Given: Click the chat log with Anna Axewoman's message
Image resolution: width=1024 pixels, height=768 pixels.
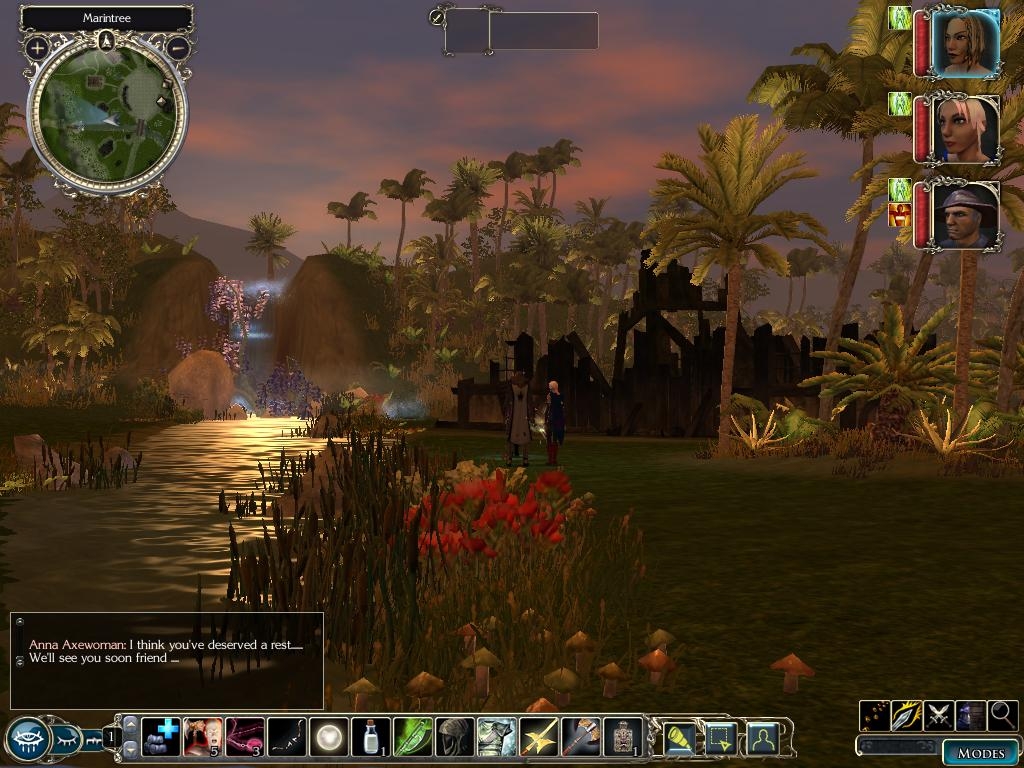Looking at the screenshot, I should tap(167, 660).
